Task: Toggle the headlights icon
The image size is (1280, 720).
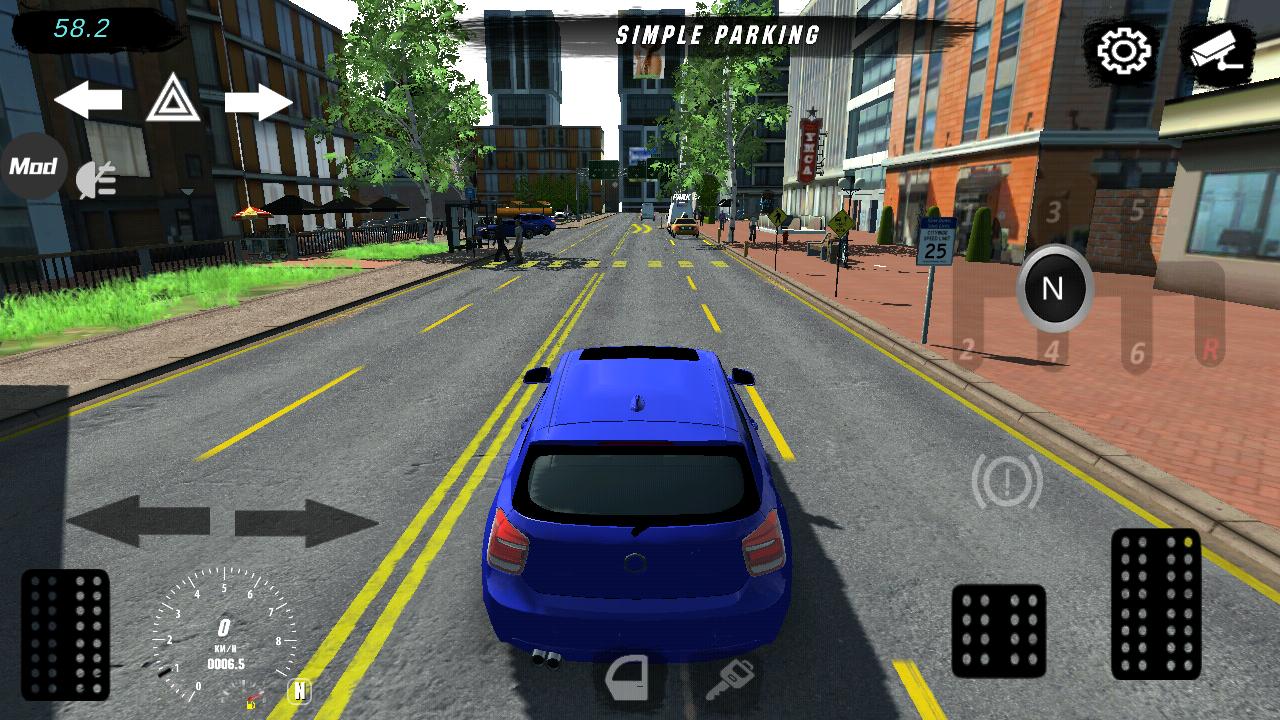Action: 97,180
